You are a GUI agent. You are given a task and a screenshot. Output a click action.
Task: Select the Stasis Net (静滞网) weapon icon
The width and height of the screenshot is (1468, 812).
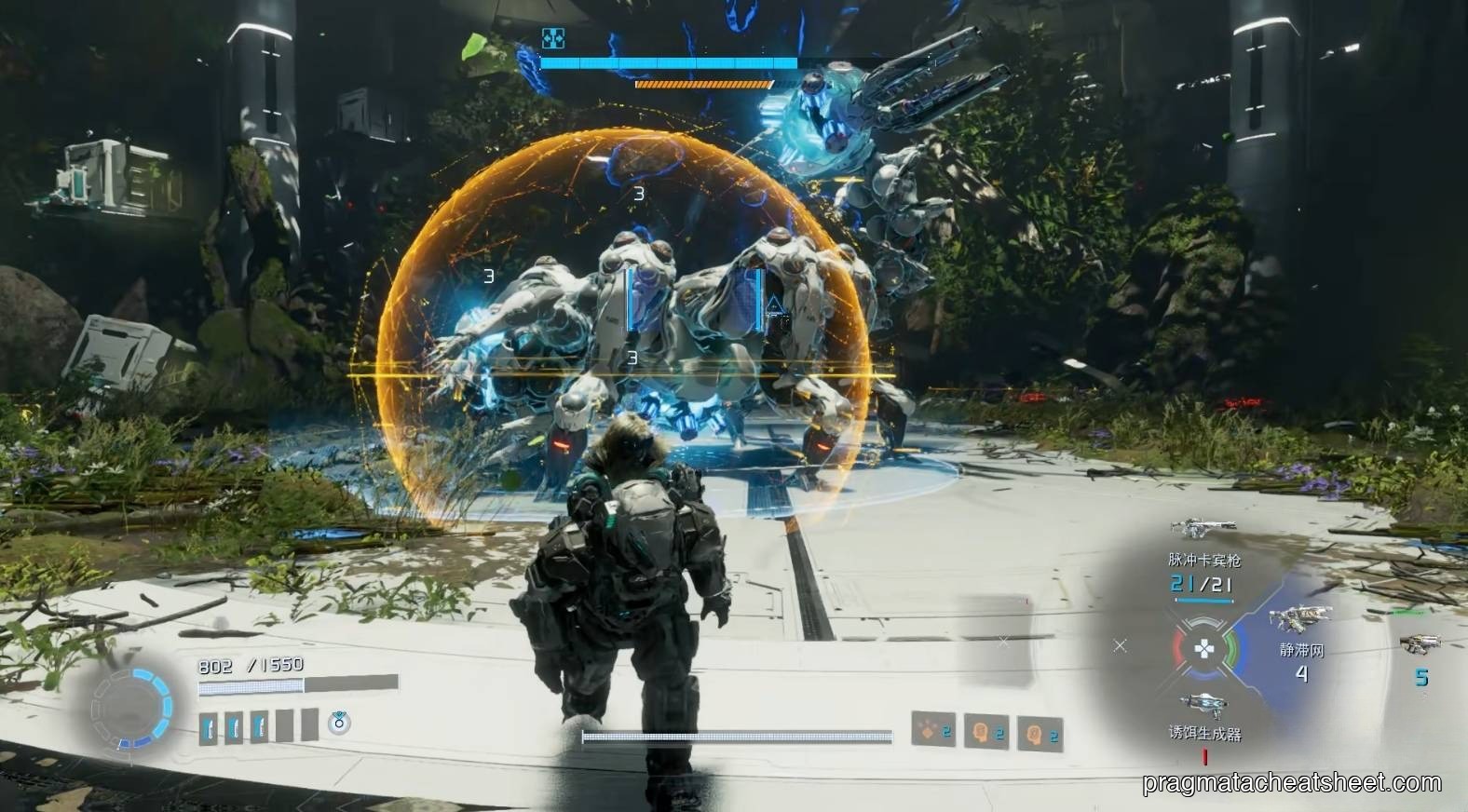[1298, 616]
